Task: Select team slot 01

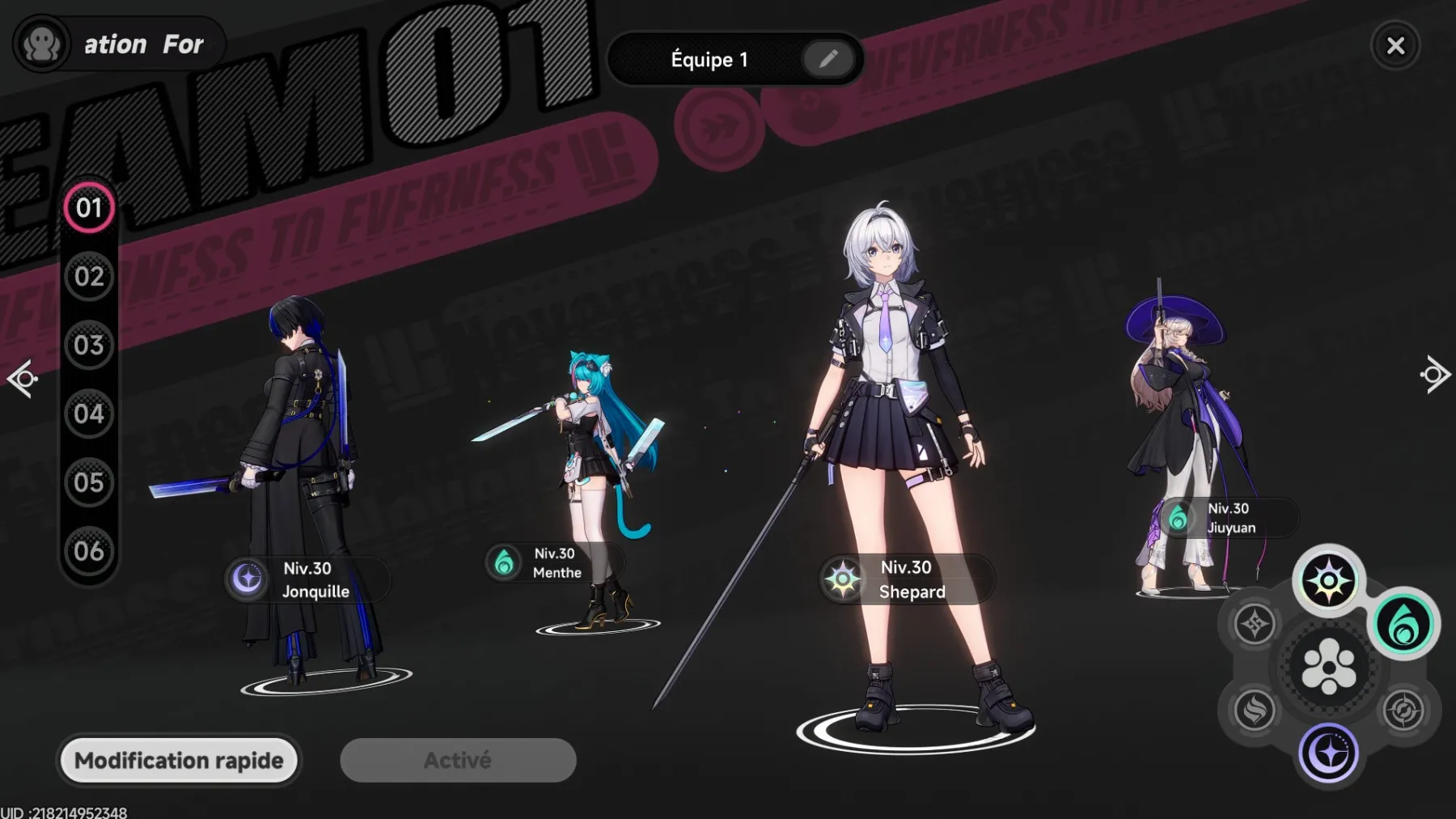Action: pyautogui.click(x=89, y=208)
